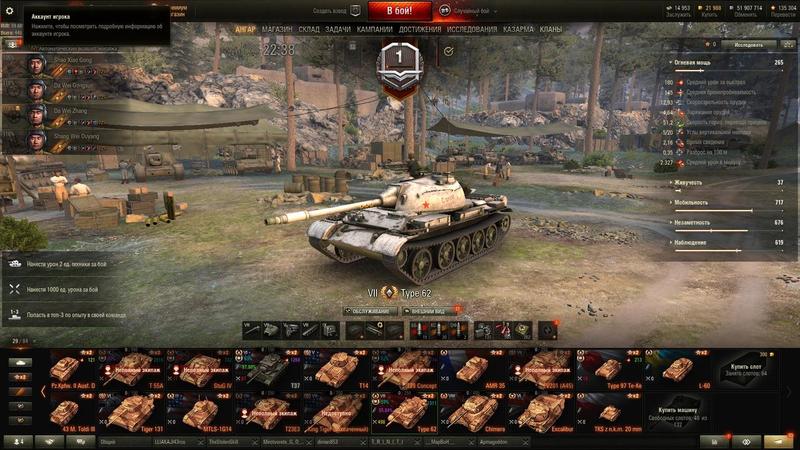Click Купить слот to buy a slot
The height and width of the screenshot is (450, 800).
749,369
